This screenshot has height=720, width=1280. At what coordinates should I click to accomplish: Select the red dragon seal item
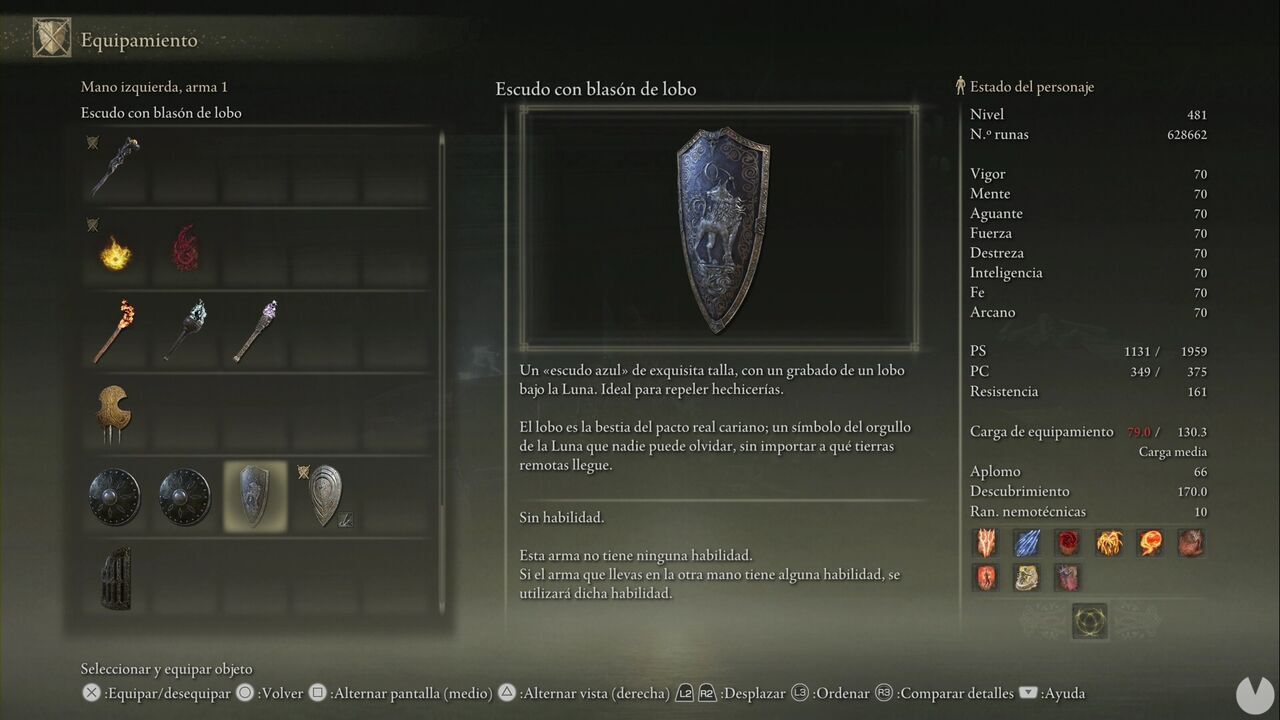pos(184,248)
